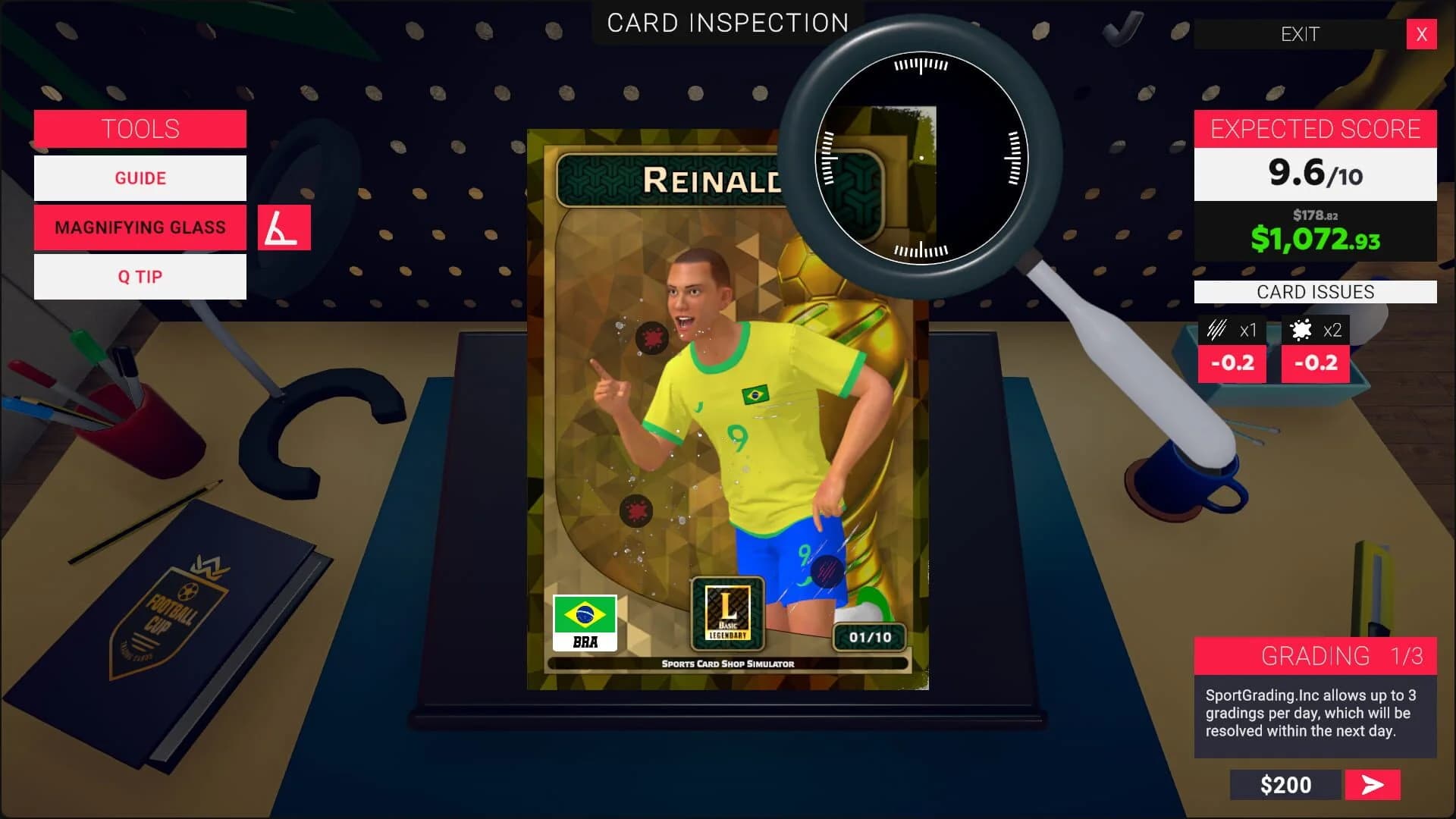The width and height of the screenshot is (1456, 819).
Task: Click the protractor icon beside Magnifying Glass
Action: (284, 227)
